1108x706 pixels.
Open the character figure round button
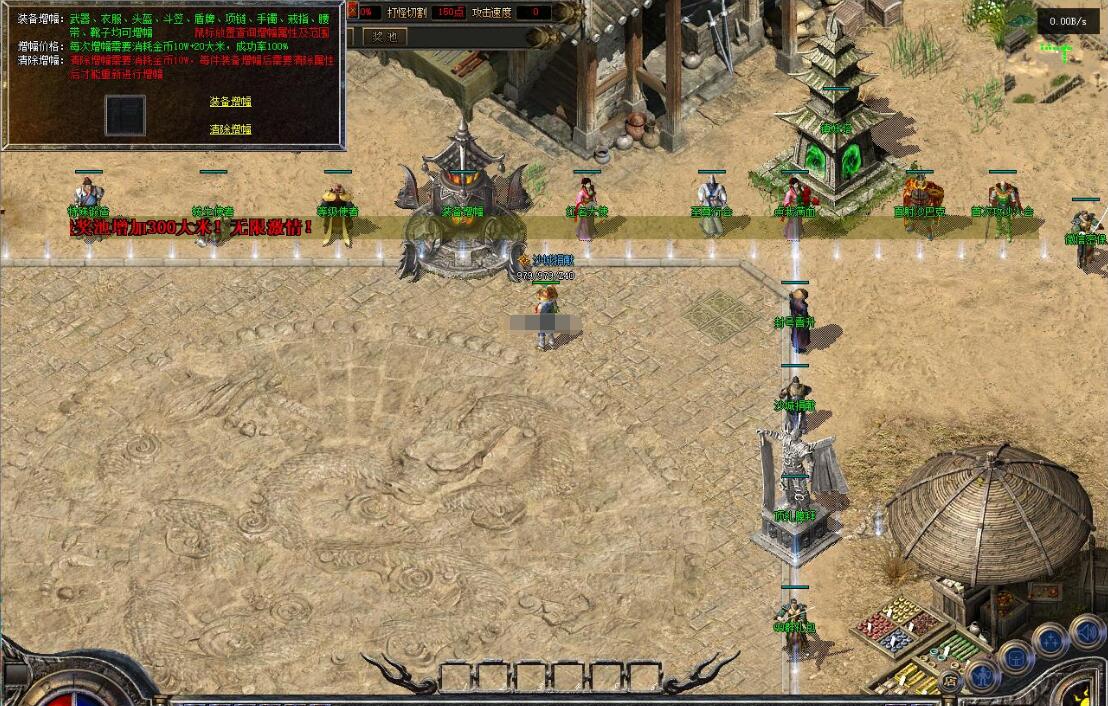tap(982, 676)
